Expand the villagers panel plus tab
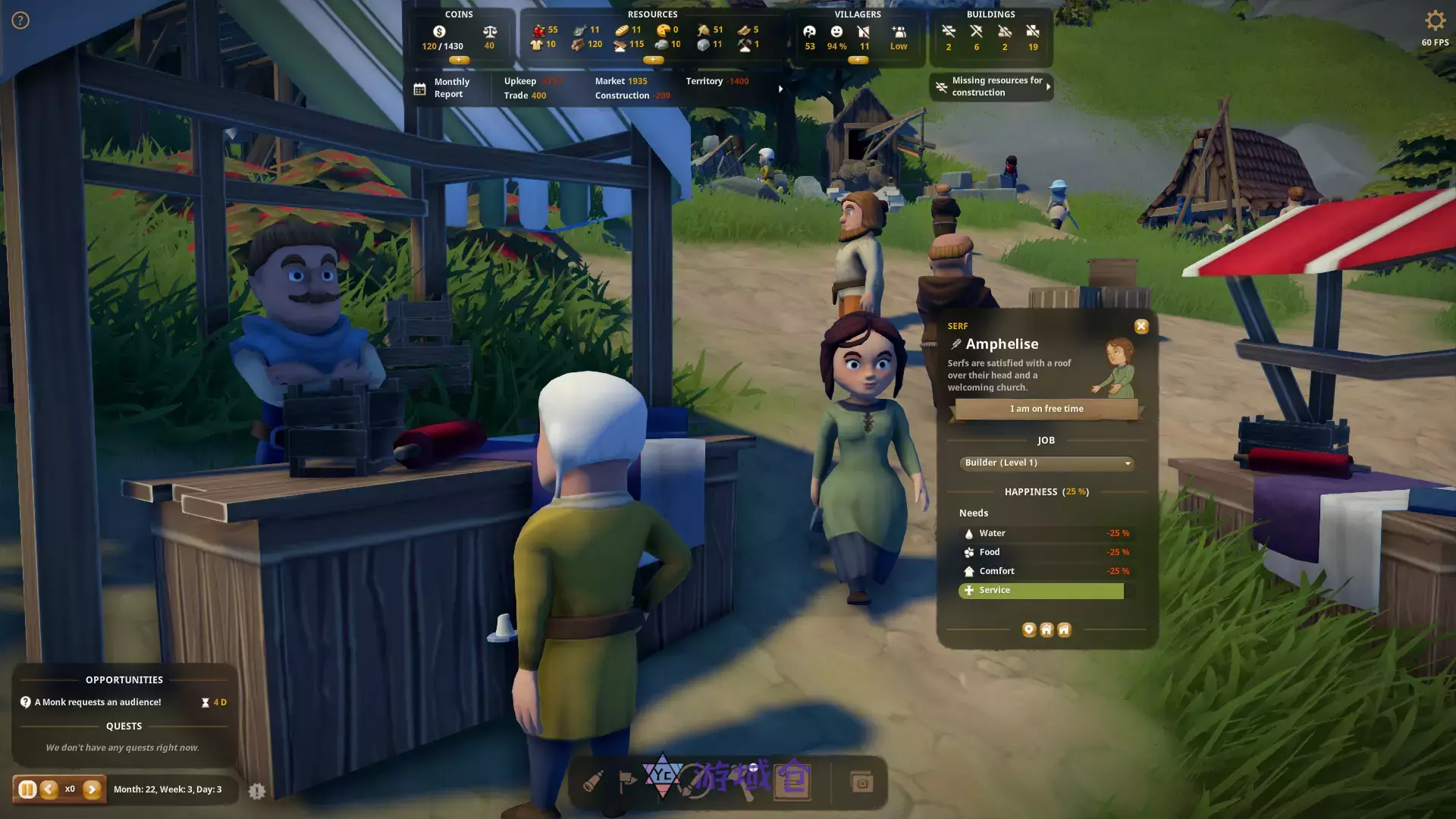This screenshot has width=1456, height=819. click(858, 60)
